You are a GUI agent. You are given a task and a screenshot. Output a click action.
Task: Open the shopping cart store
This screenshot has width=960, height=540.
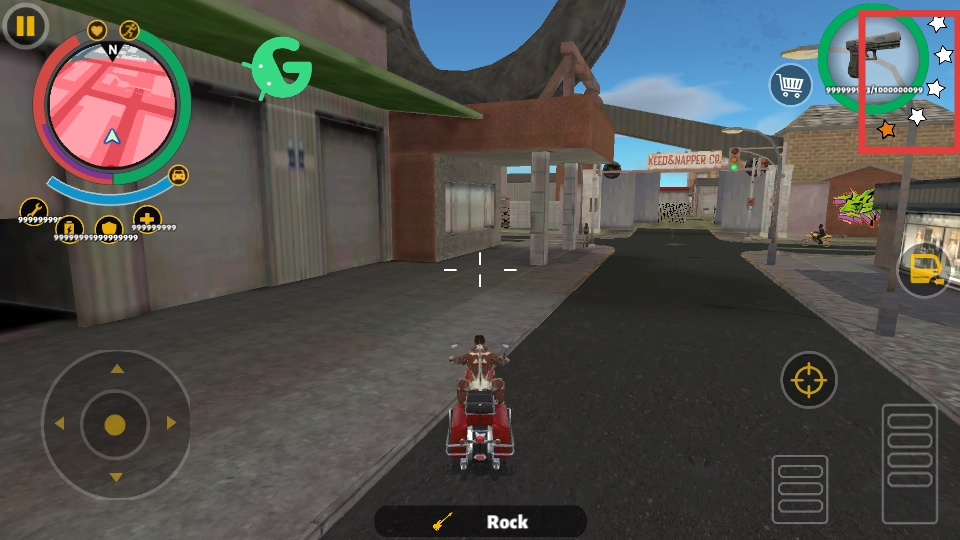point(790,85)
